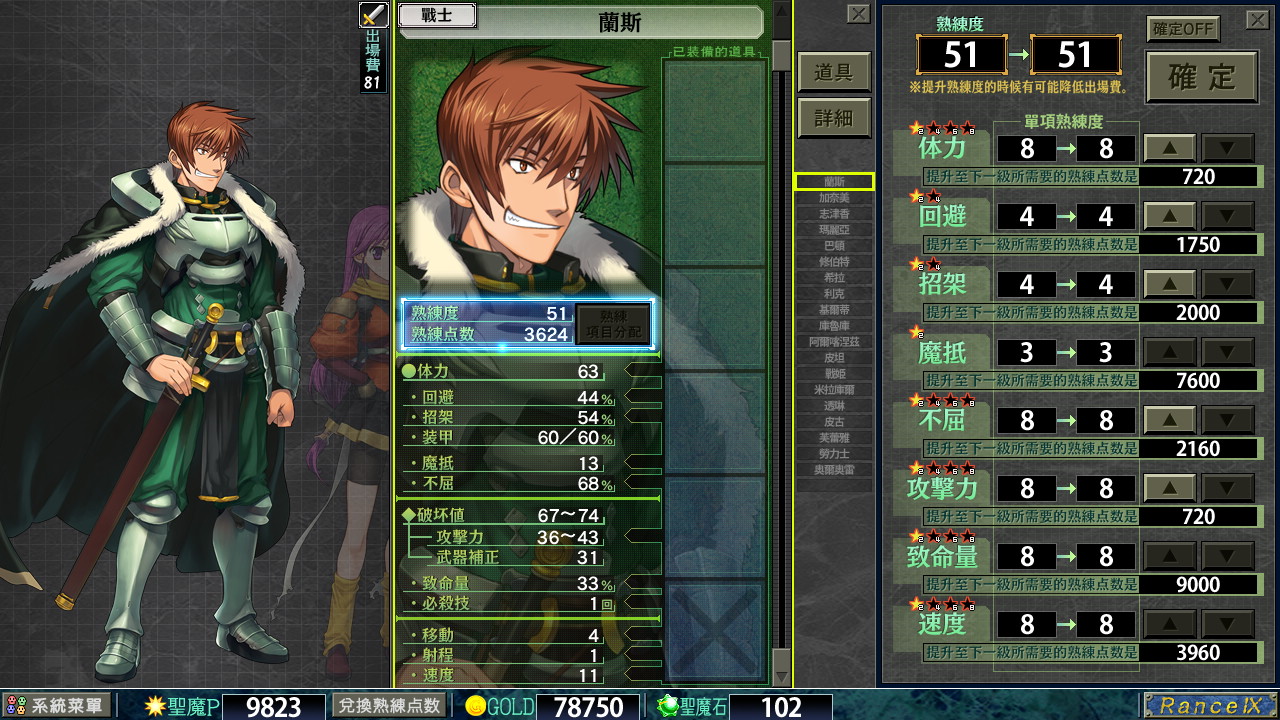Select 志津香 in the character list

(x=834, y=214)
